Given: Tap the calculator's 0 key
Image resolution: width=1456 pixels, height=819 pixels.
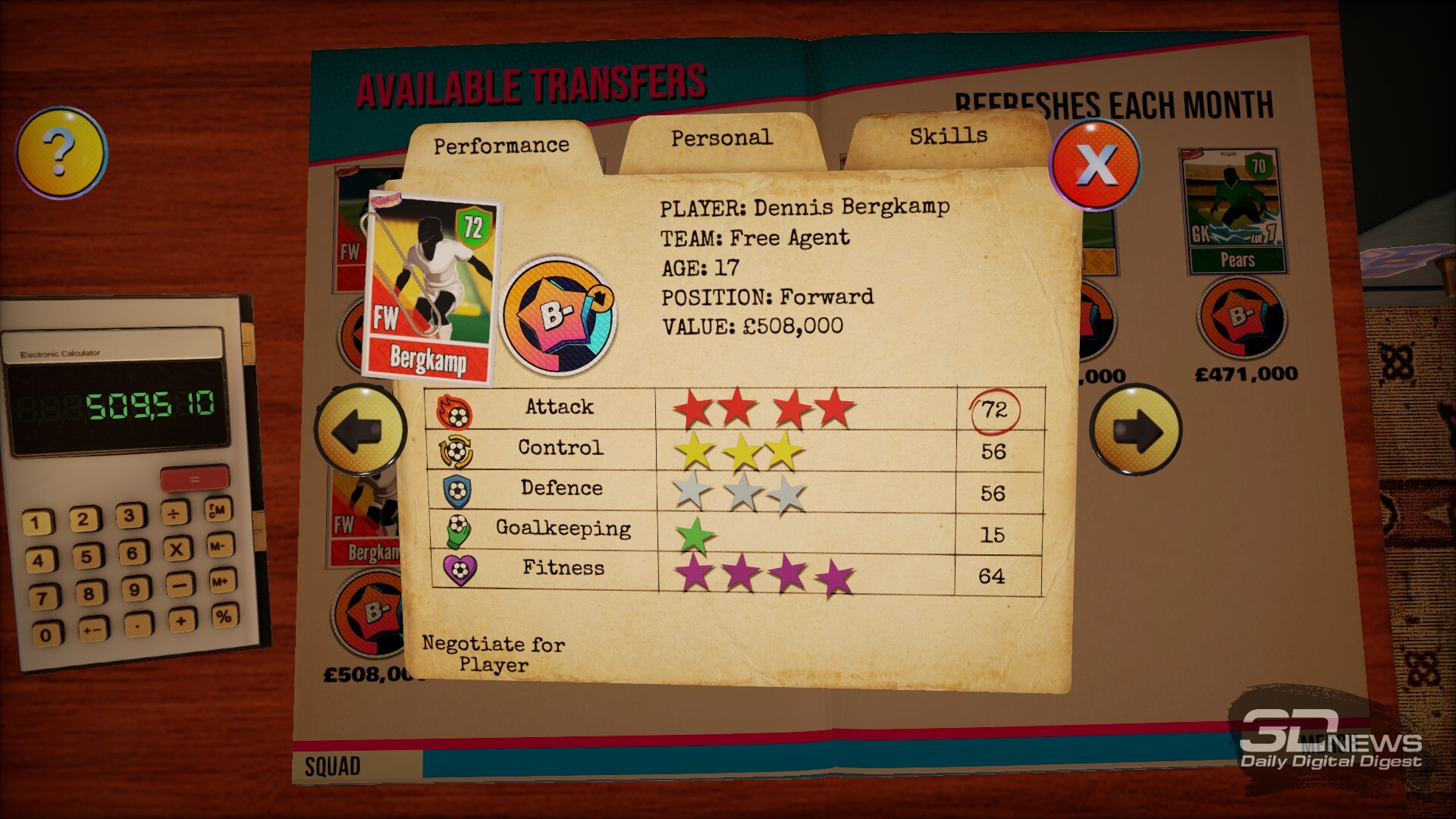Looking at the screenshot, I should (46, 635).
